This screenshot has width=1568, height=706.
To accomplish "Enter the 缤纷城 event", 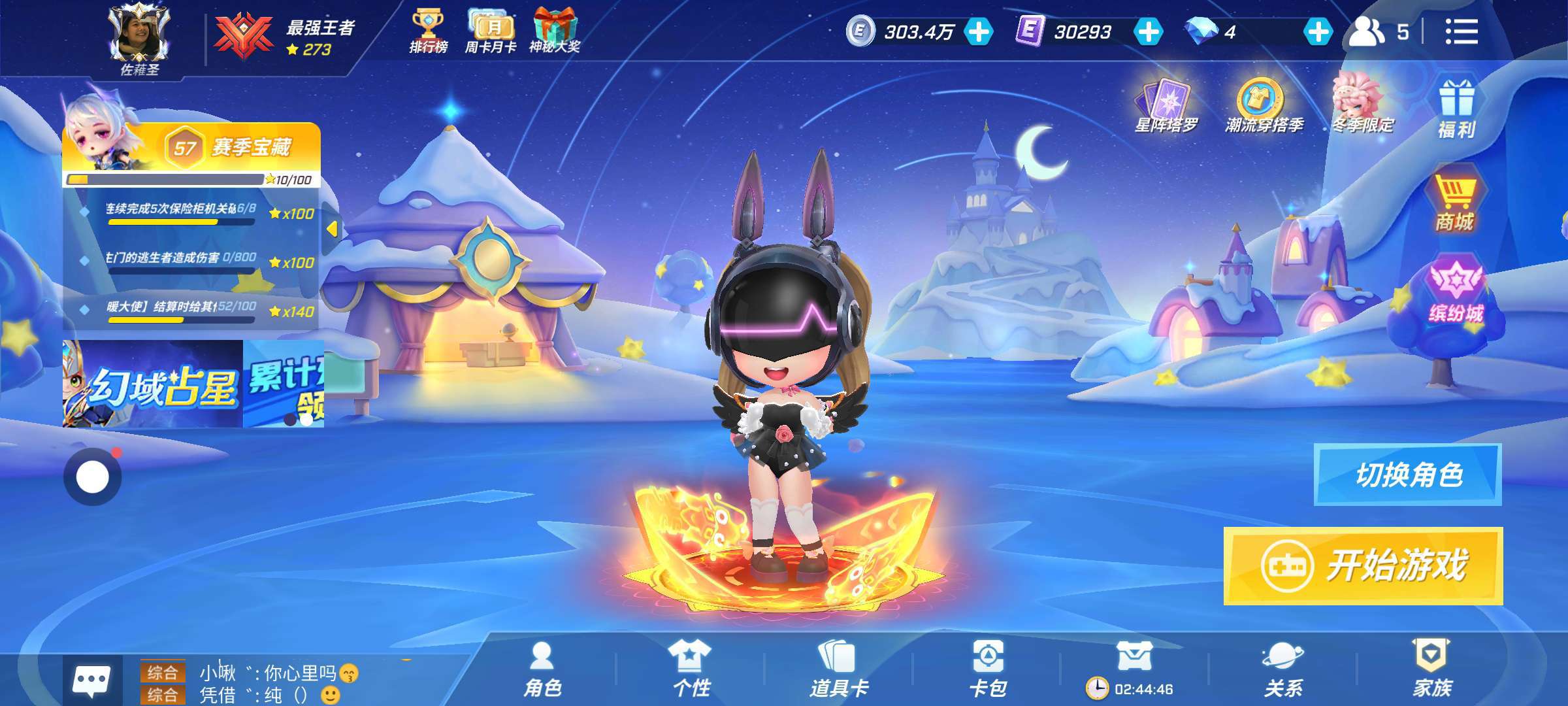I will pos(1456,292).
